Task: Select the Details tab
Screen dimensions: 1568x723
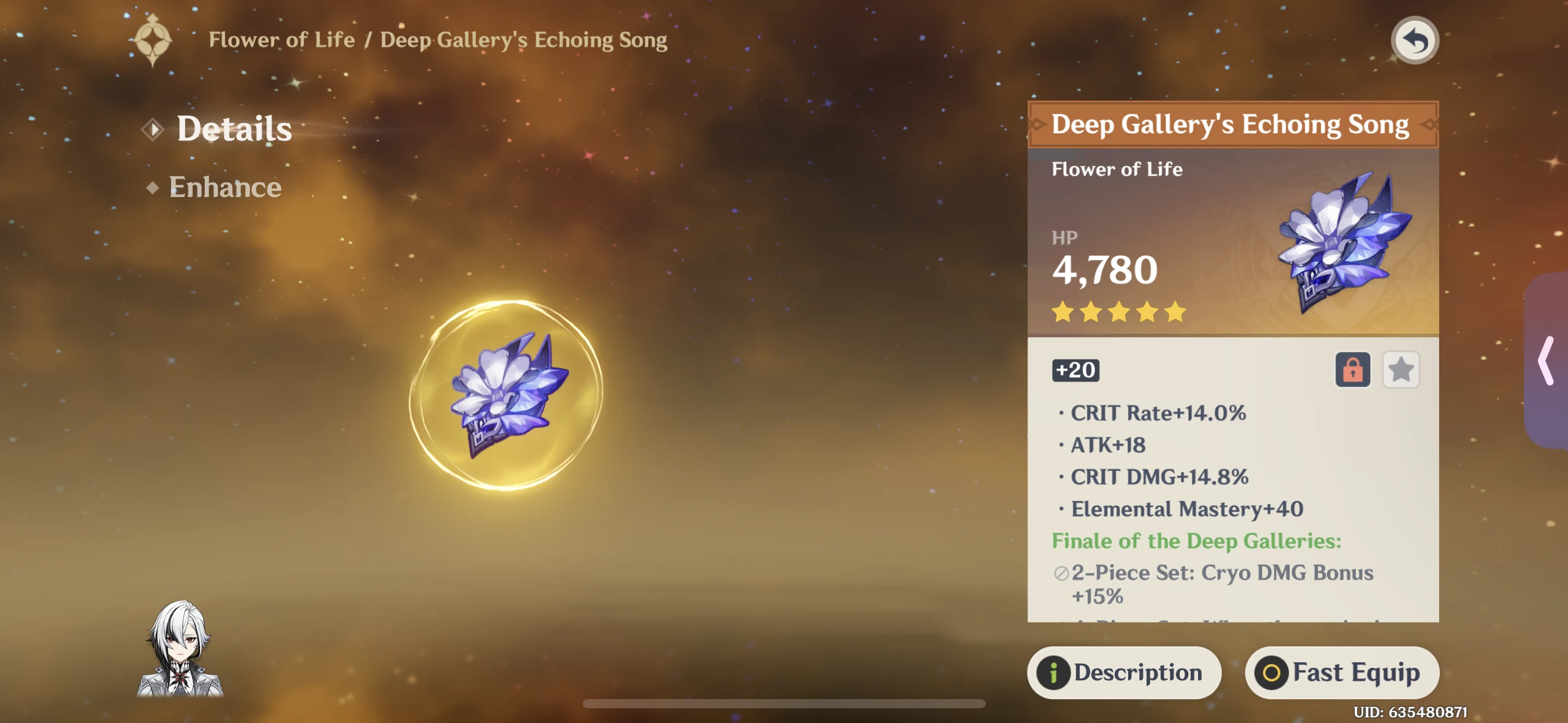Action: tap(234, 128)
